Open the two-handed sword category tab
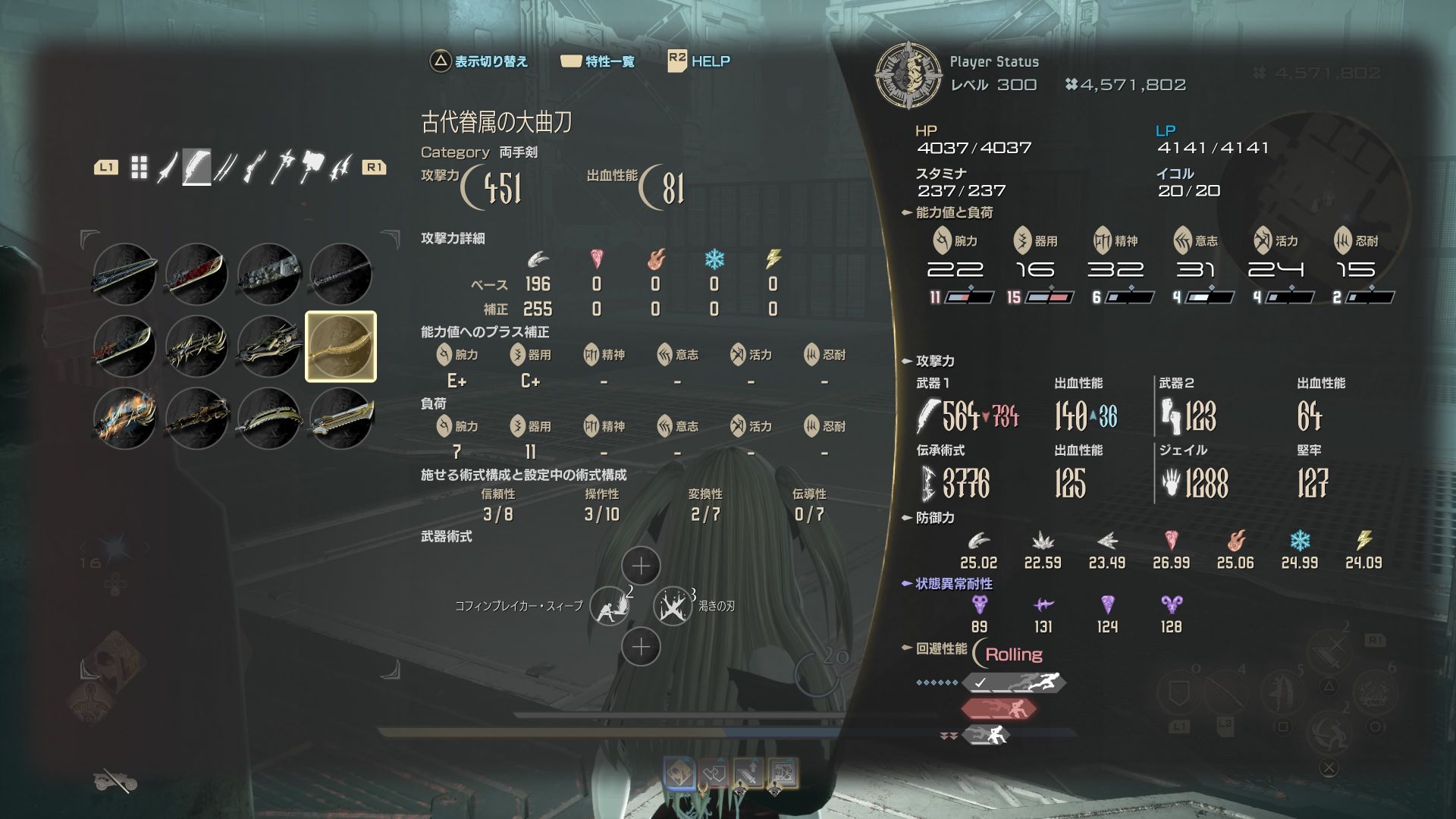This screenshot has width=1456, height=819. pyautogui.click(x=196, y=167)
